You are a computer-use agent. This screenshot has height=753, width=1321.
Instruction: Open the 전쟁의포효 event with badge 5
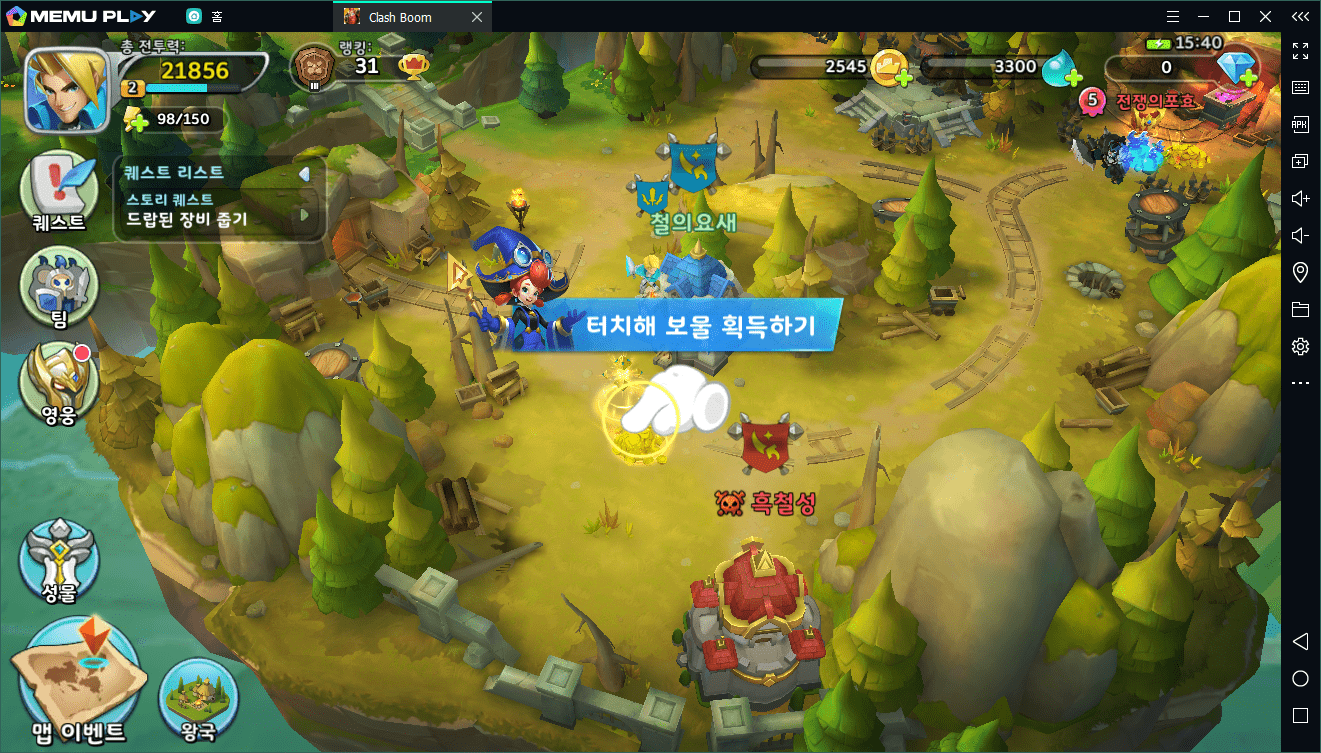point(1150,100)
